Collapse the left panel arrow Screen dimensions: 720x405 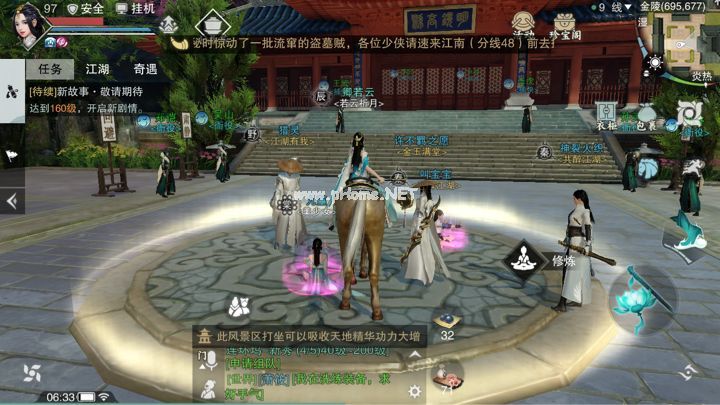point(12,201)
